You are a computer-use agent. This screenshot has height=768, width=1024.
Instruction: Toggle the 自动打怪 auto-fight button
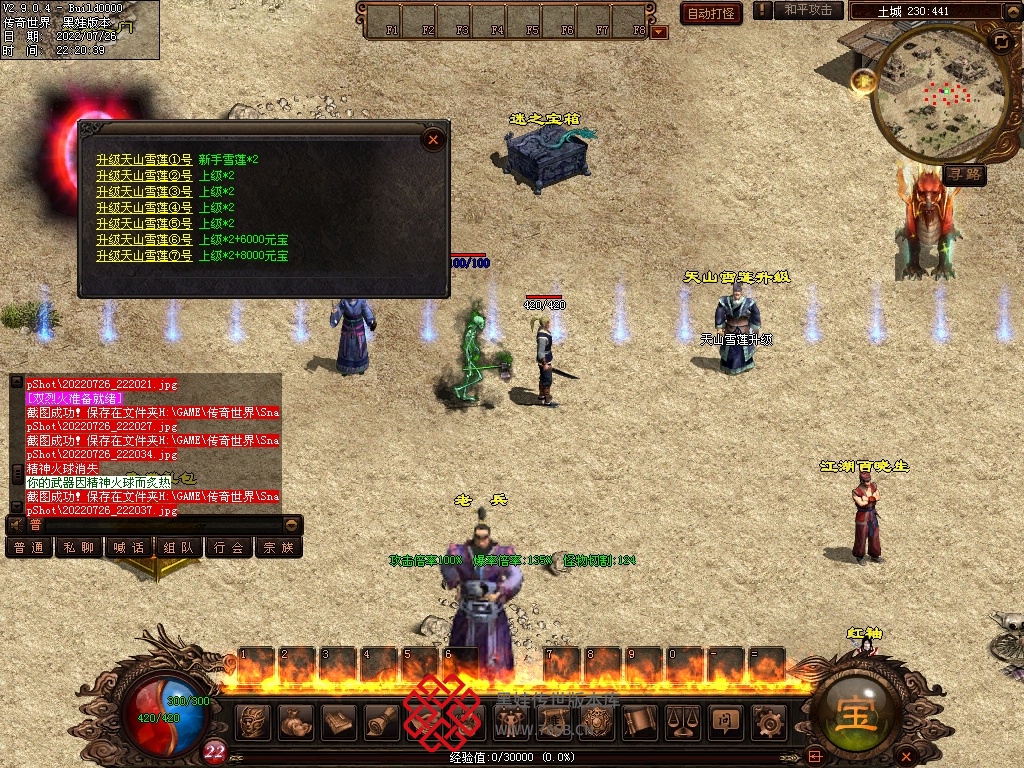click(x=711, y=13)
